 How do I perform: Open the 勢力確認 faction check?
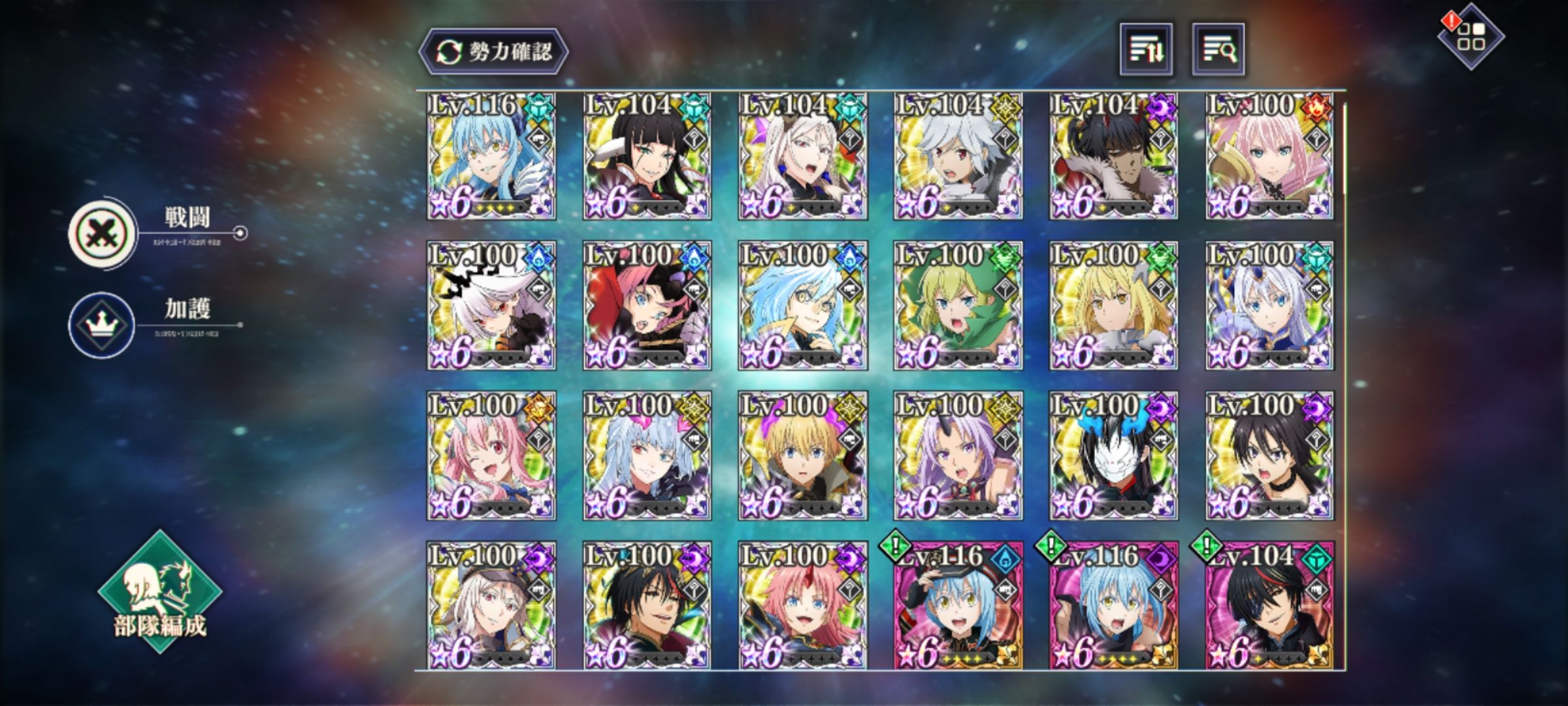[x=493, y=52]
